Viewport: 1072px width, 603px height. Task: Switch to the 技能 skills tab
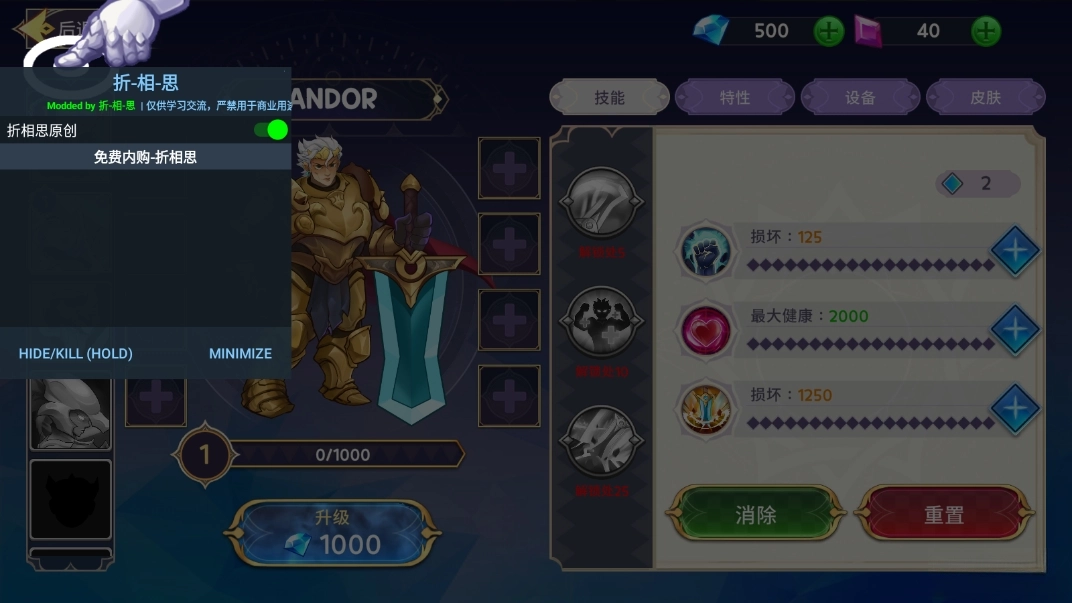click(609, 98)
